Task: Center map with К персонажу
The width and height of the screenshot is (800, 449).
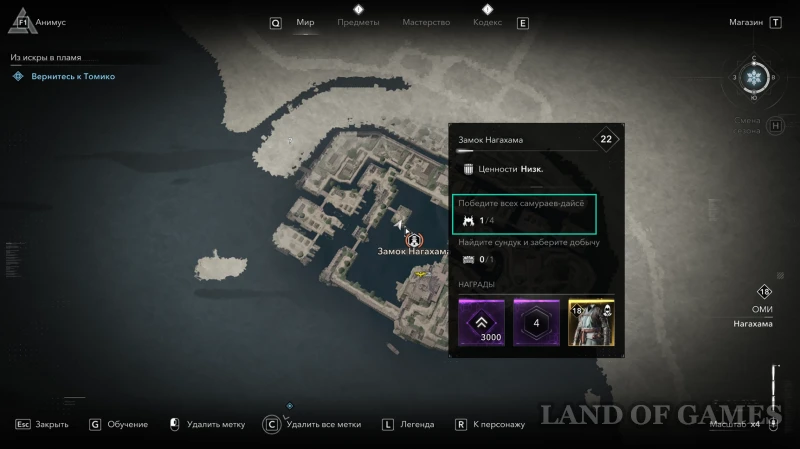Action: tap(491, 424)
